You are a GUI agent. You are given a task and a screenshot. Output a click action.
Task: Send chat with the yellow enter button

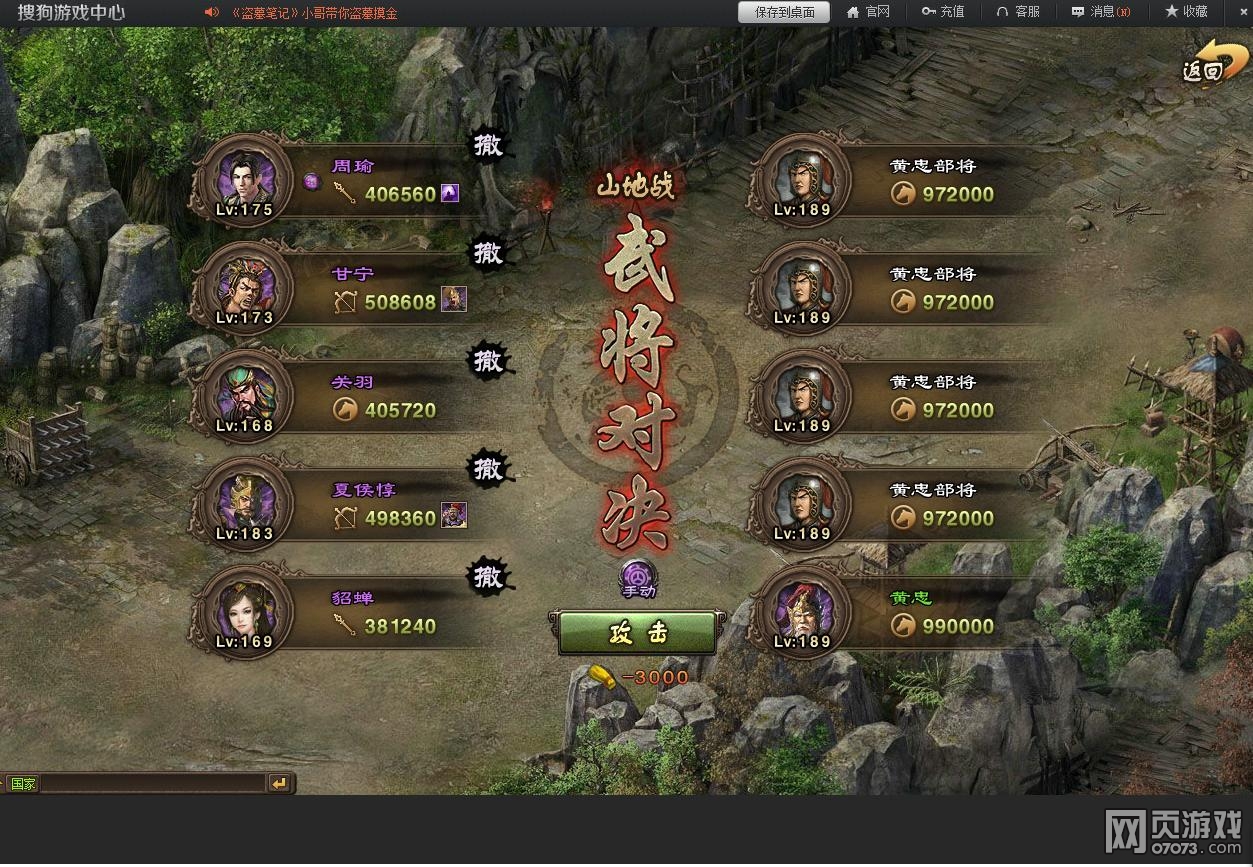pyautogui.click(x=279, y=784)
